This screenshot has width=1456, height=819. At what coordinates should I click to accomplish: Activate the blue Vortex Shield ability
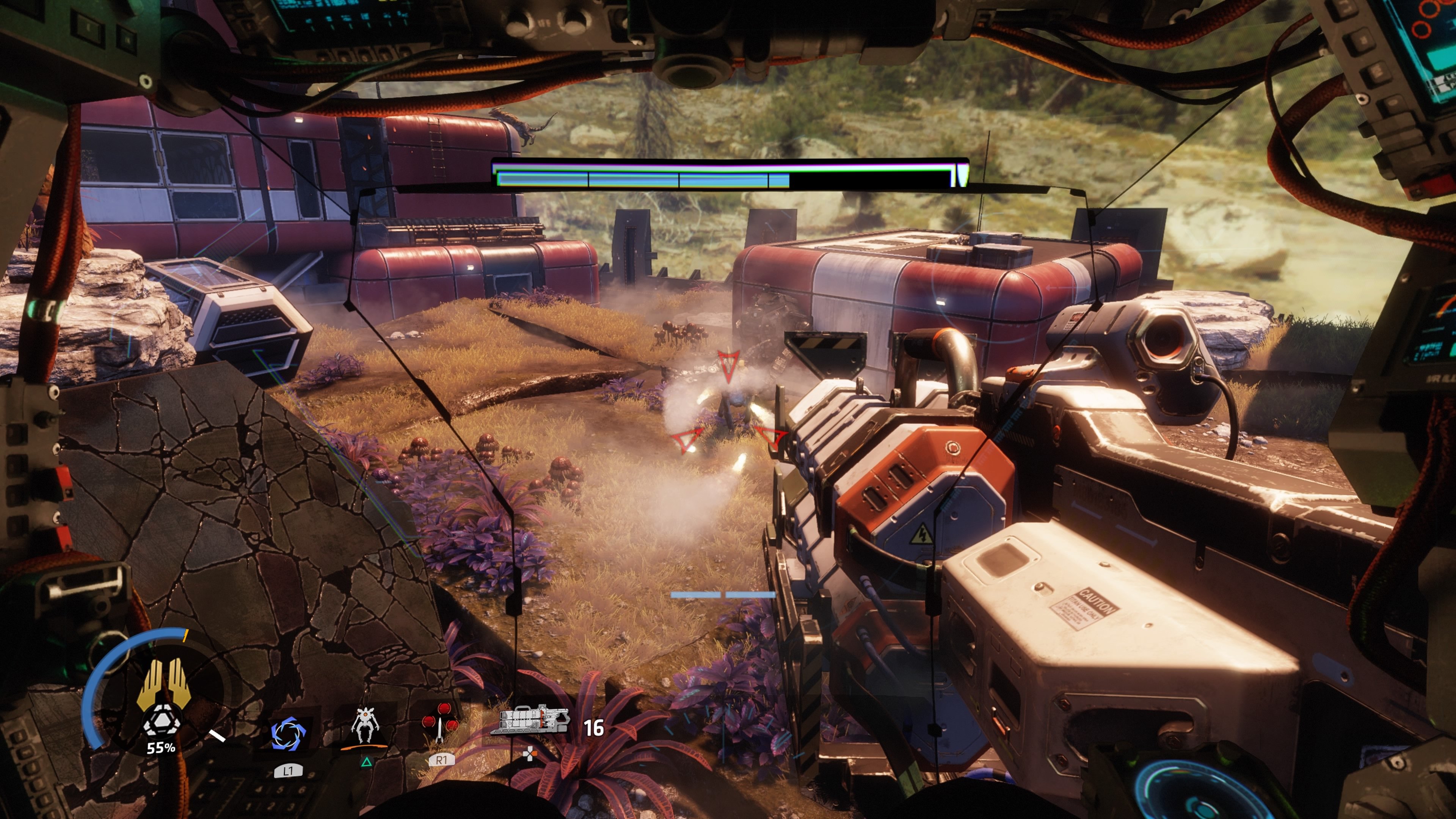(x=288, y=734)
